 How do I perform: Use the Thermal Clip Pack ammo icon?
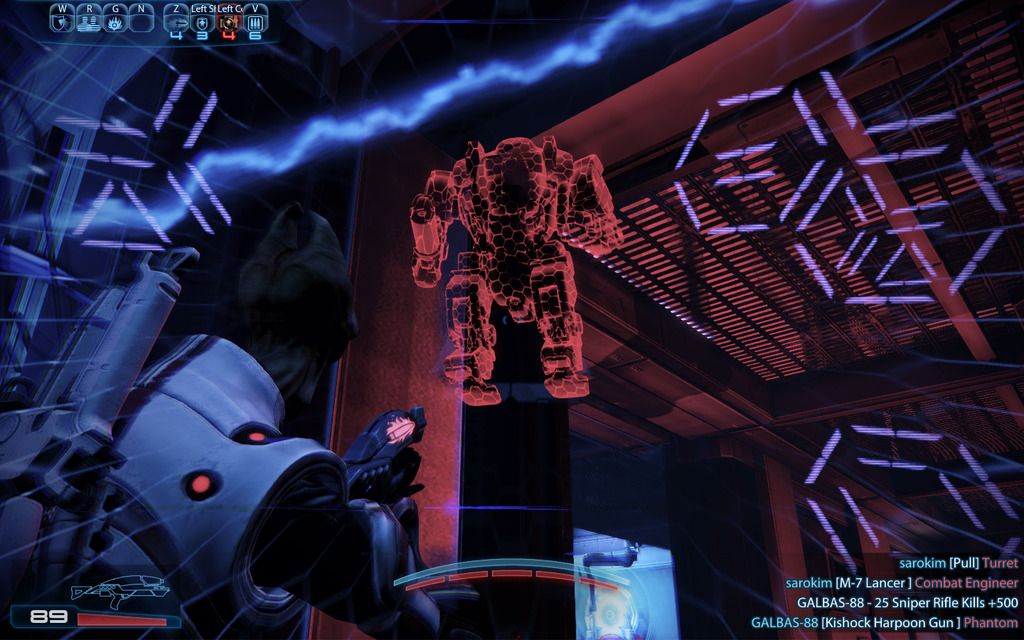[x=255, y=20]
